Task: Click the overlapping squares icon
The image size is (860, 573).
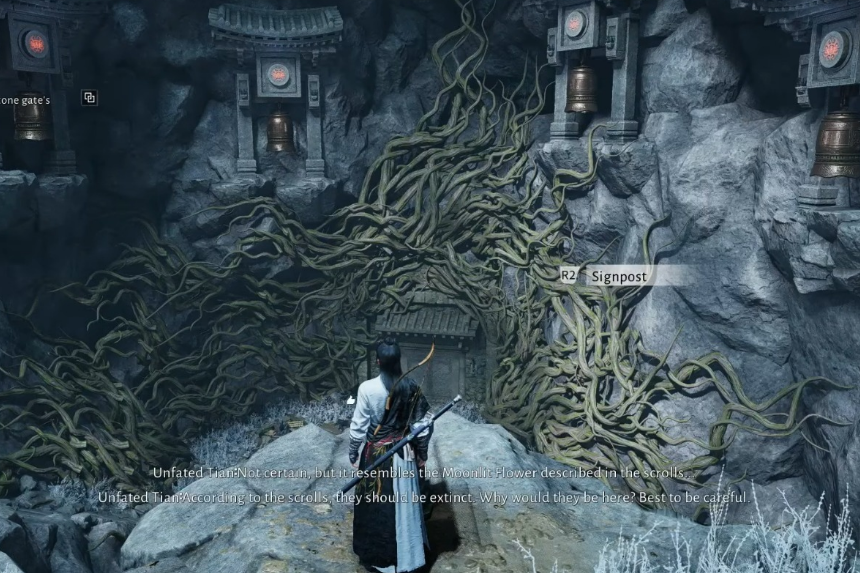Action: 89,98
